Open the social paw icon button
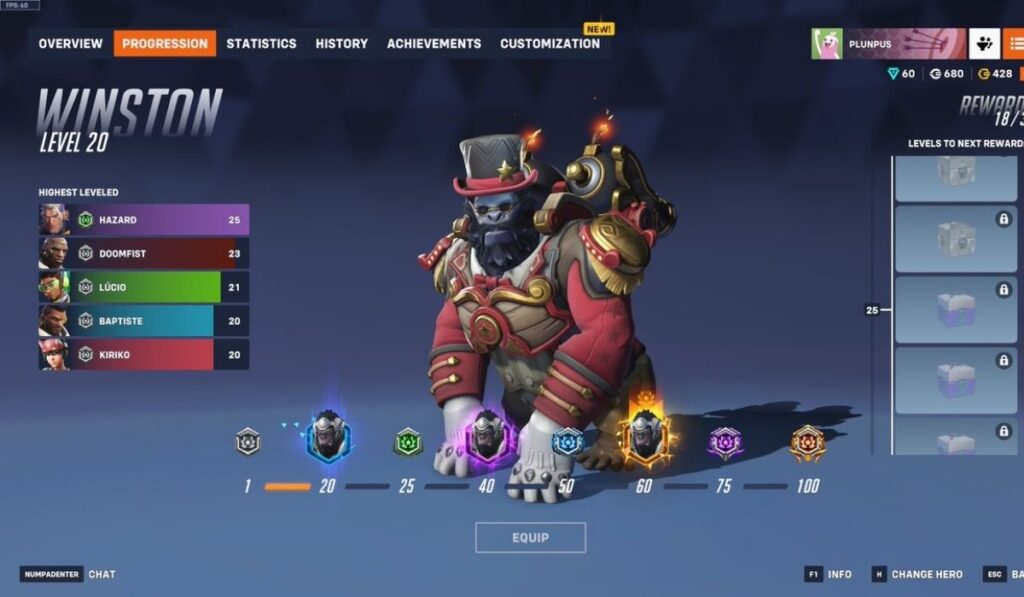Image resolution: width=1024 pixels, height=597 pixels. [984, 44]
